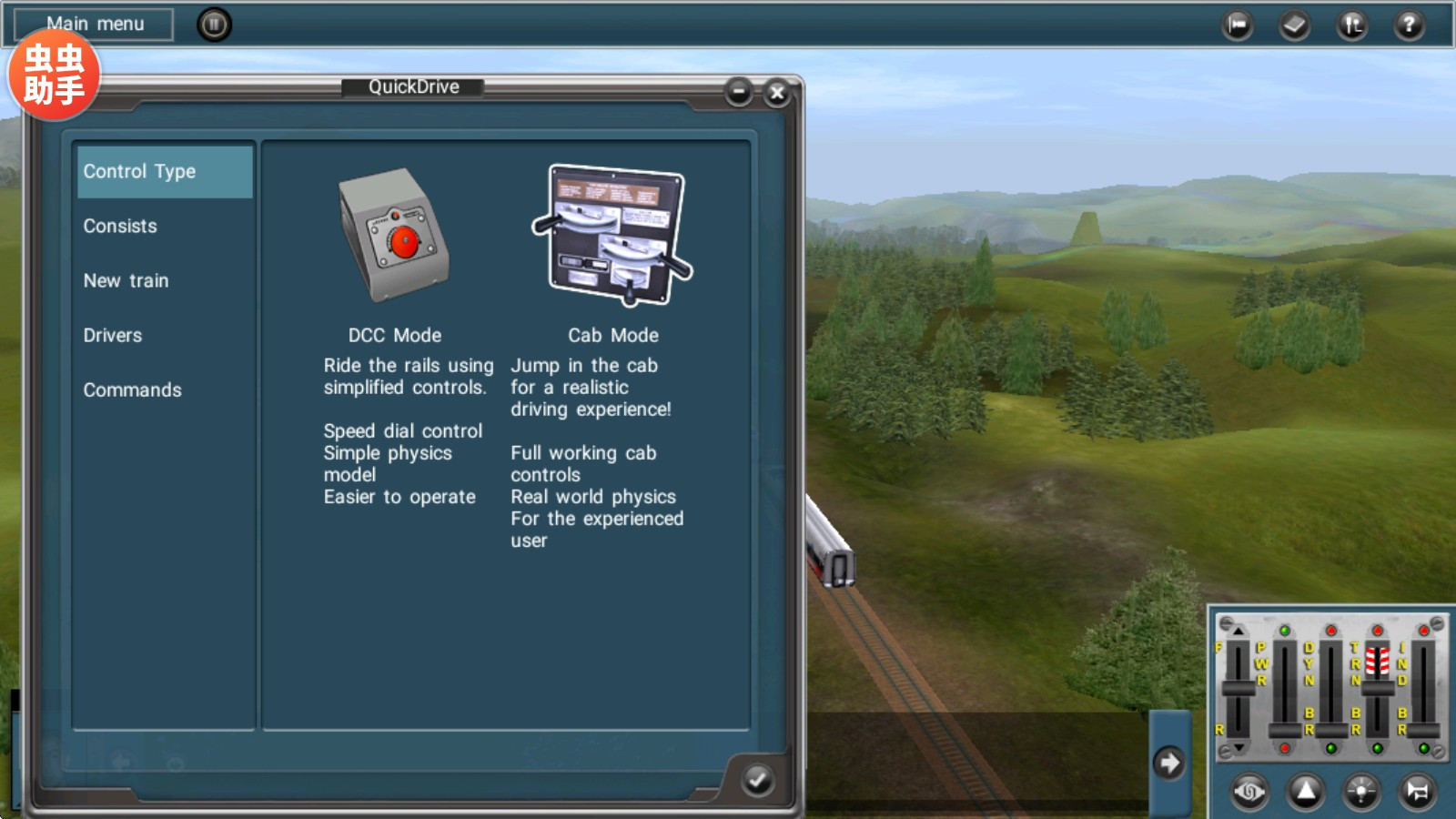This screenshot has height=819, width=1456.
Task: Click the flag icon in top bar
Action: coord(1238,25)
